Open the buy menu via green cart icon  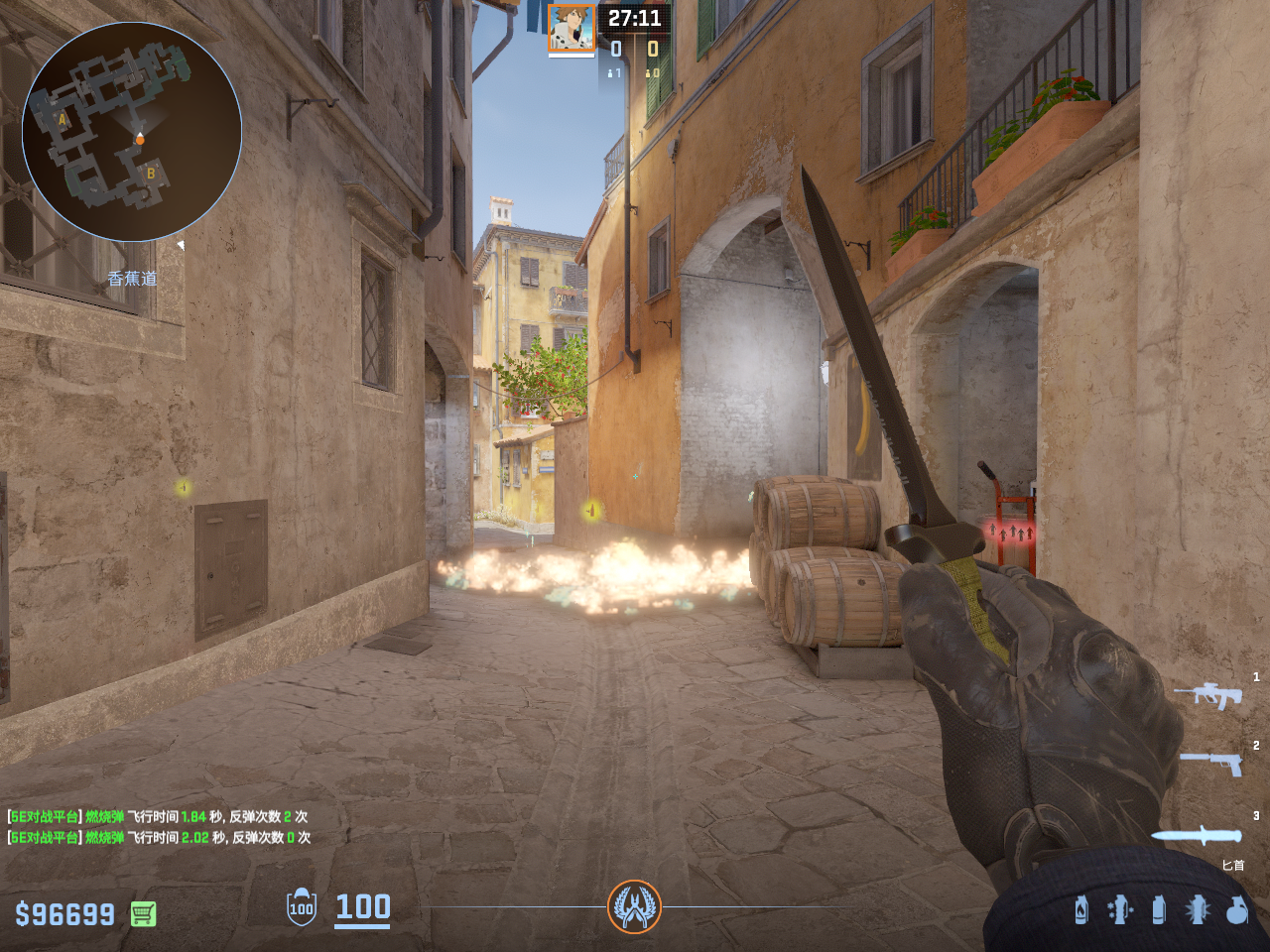click(143, 913)
